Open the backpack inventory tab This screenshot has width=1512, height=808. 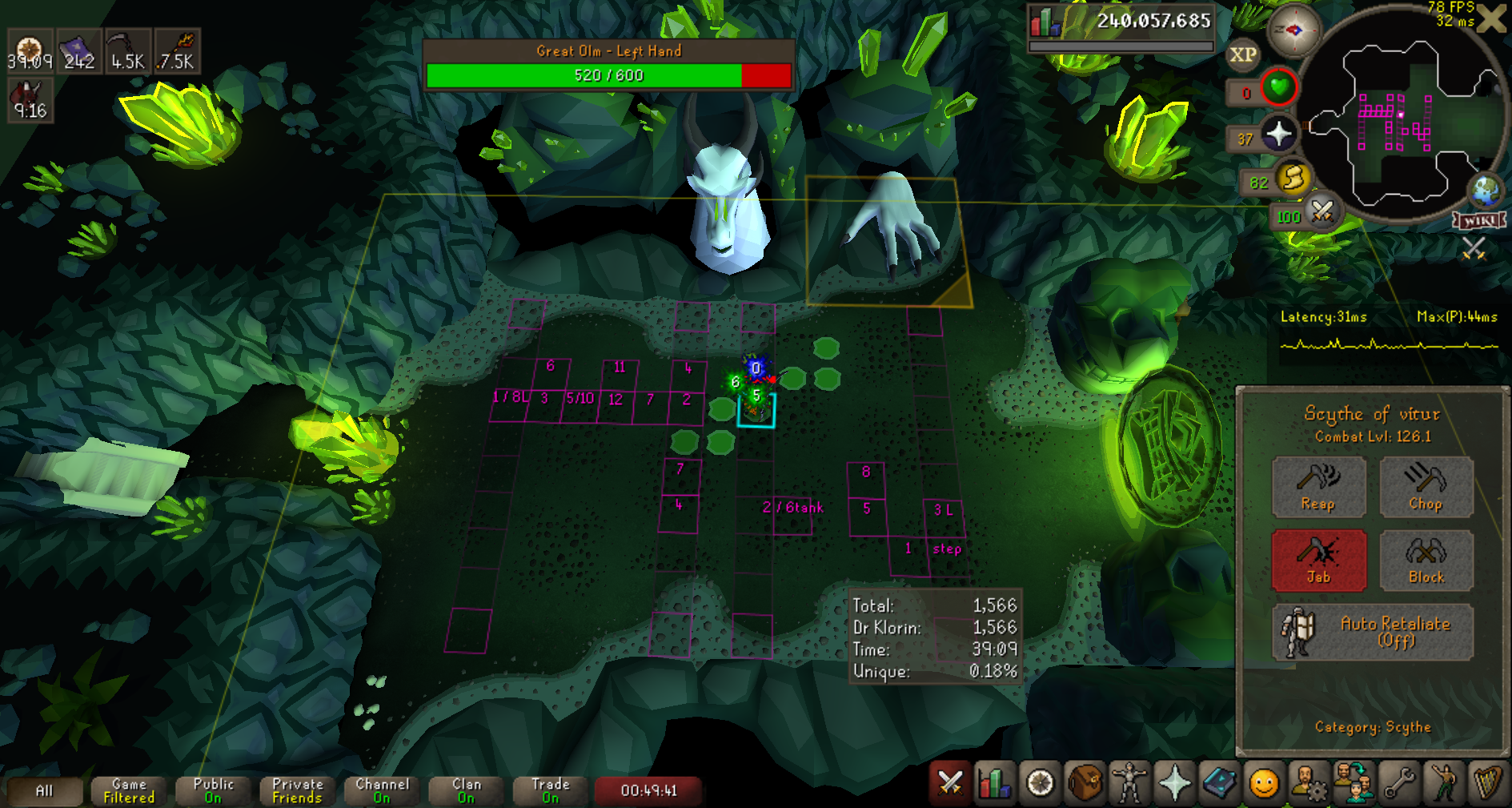(x=1085, y=782)
